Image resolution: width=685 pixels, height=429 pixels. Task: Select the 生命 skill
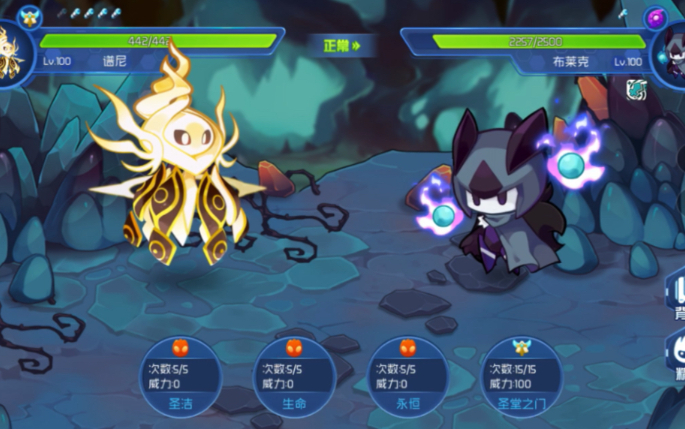294,378
